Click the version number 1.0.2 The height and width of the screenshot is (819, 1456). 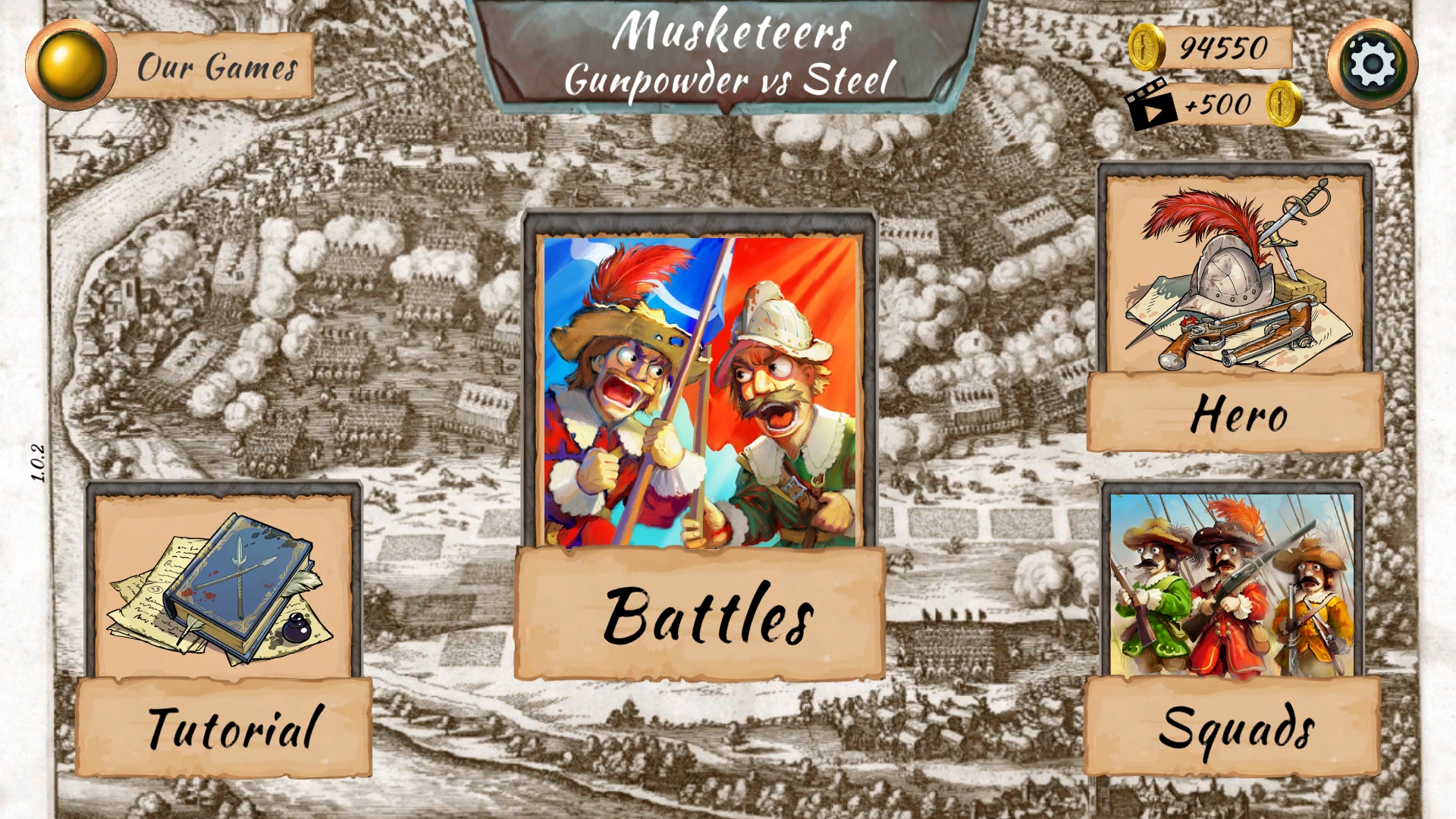(39, 461)
